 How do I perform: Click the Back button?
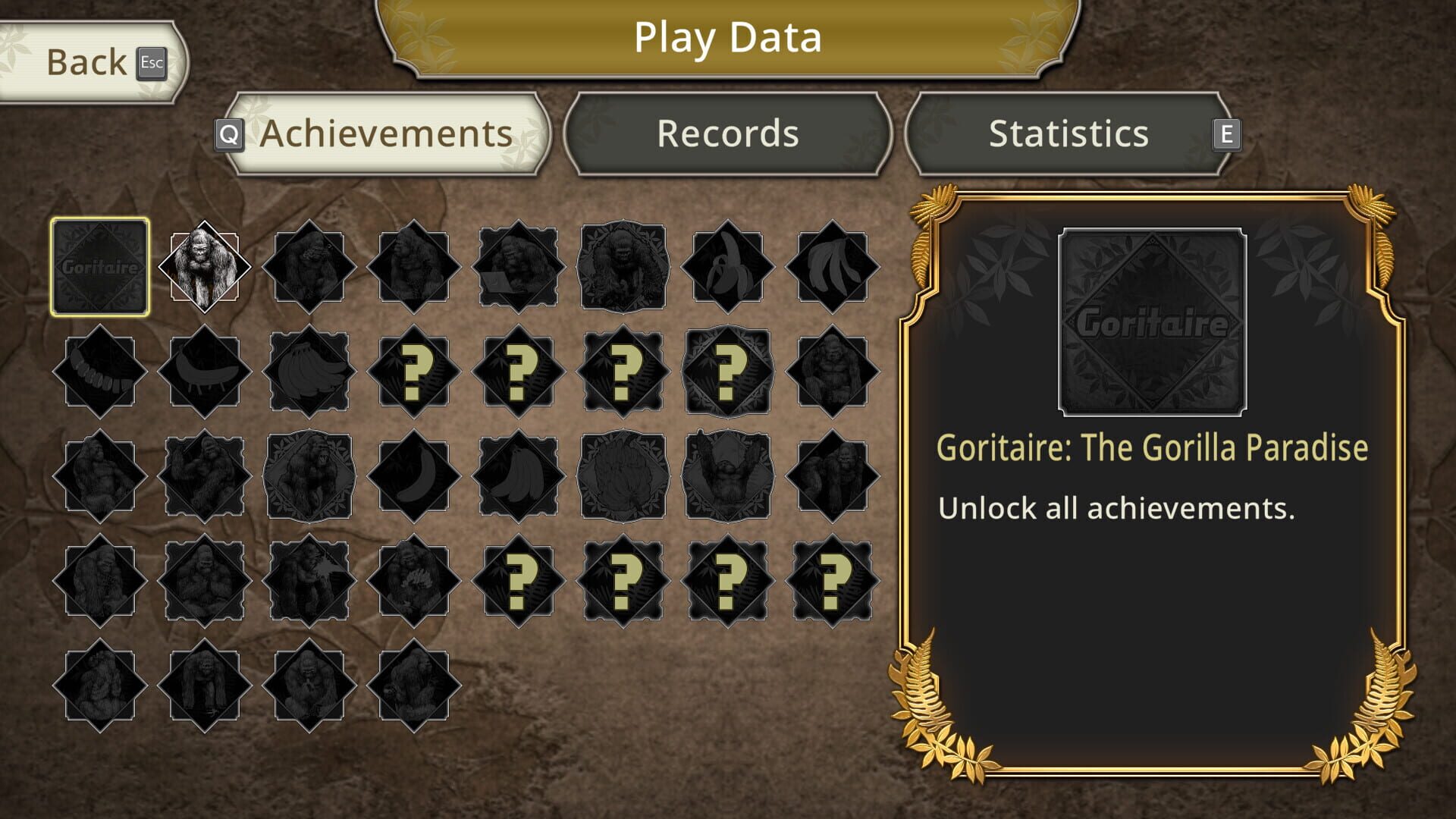tap(86, 64)
